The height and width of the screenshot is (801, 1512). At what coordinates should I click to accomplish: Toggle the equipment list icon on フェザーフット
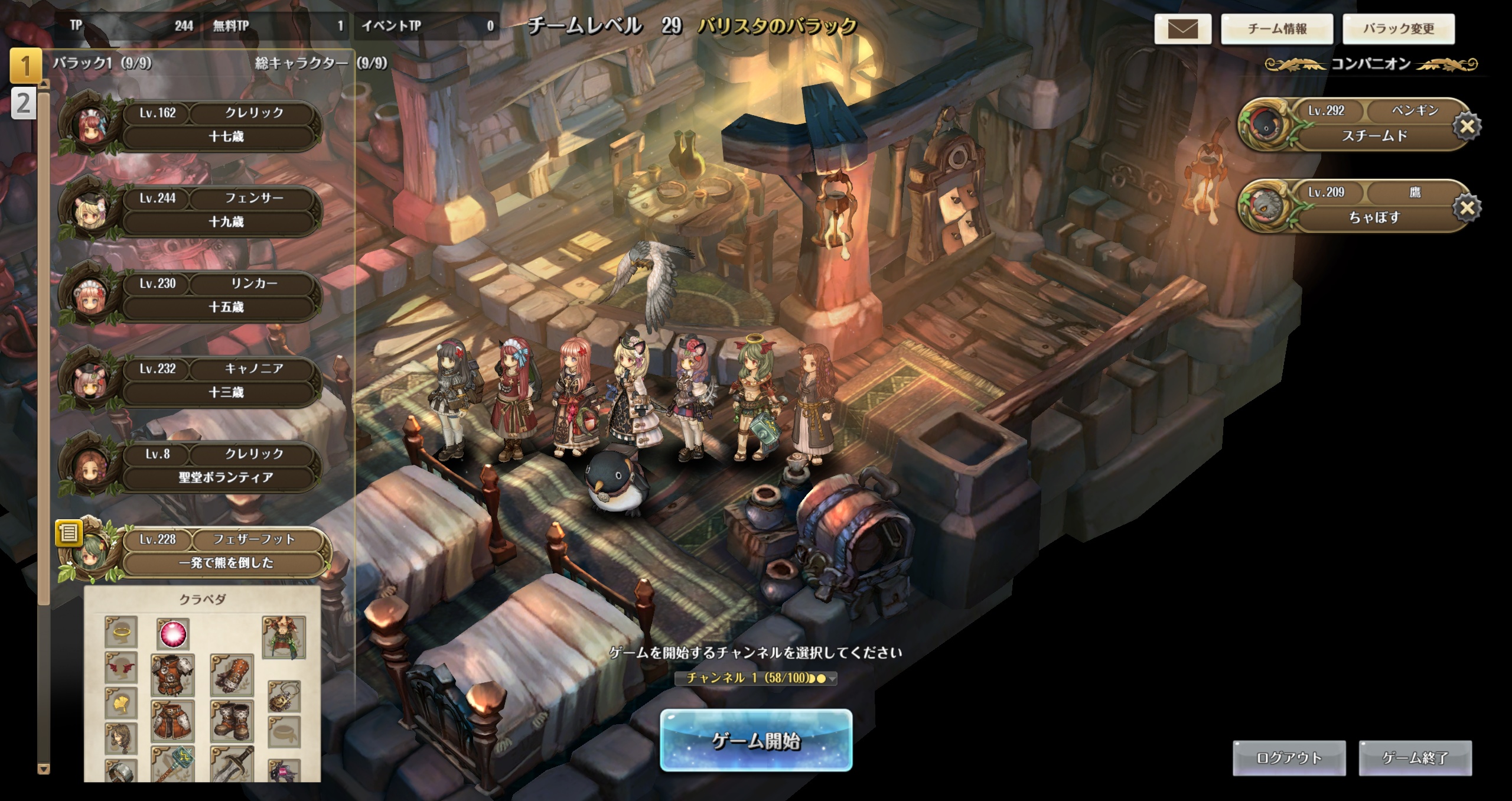click(x=69, y=533)
